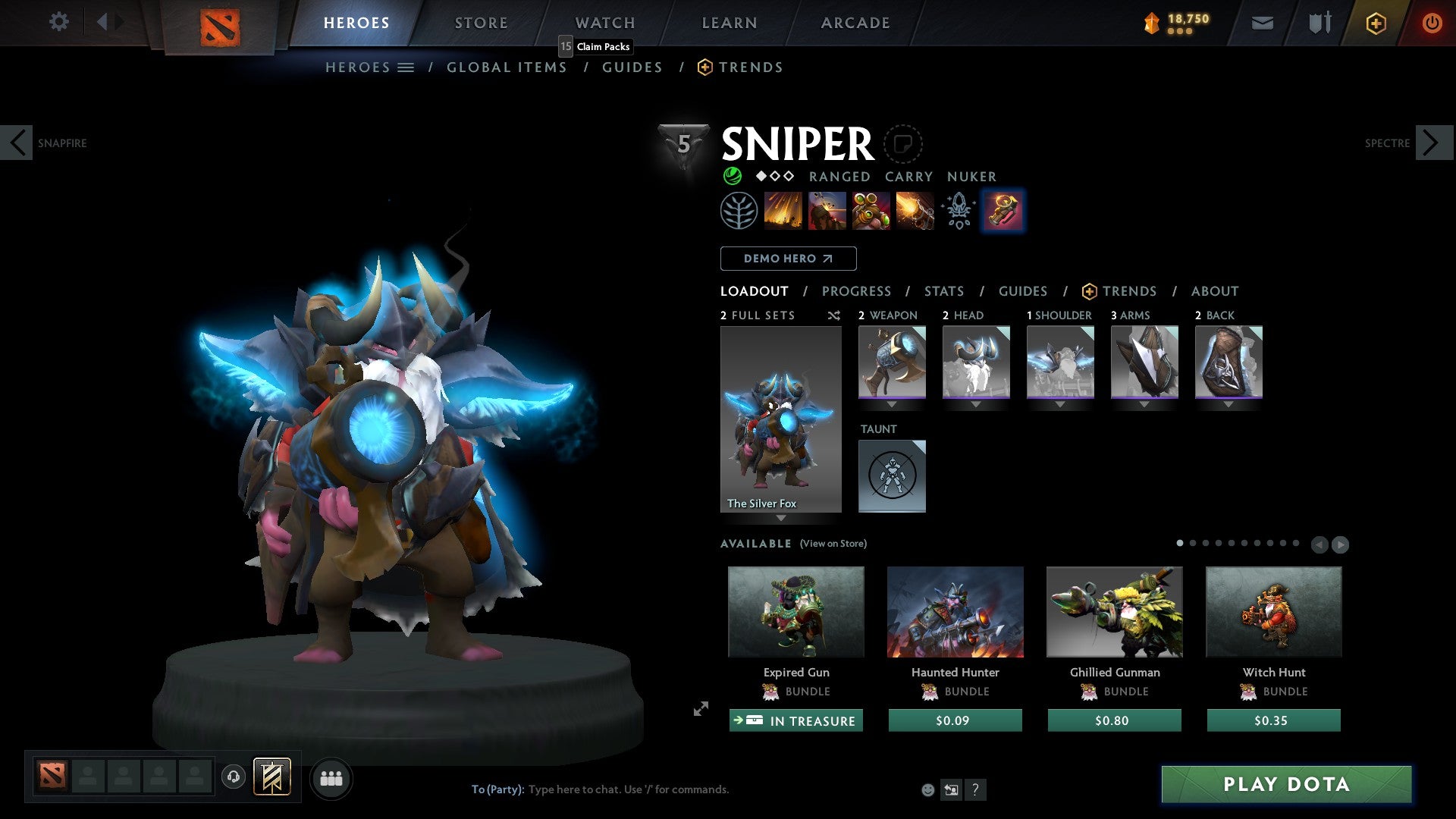Open the GLOBAL ITEMS menu
The height and width of the screenshot is (819, 1456).
point(507,67)
